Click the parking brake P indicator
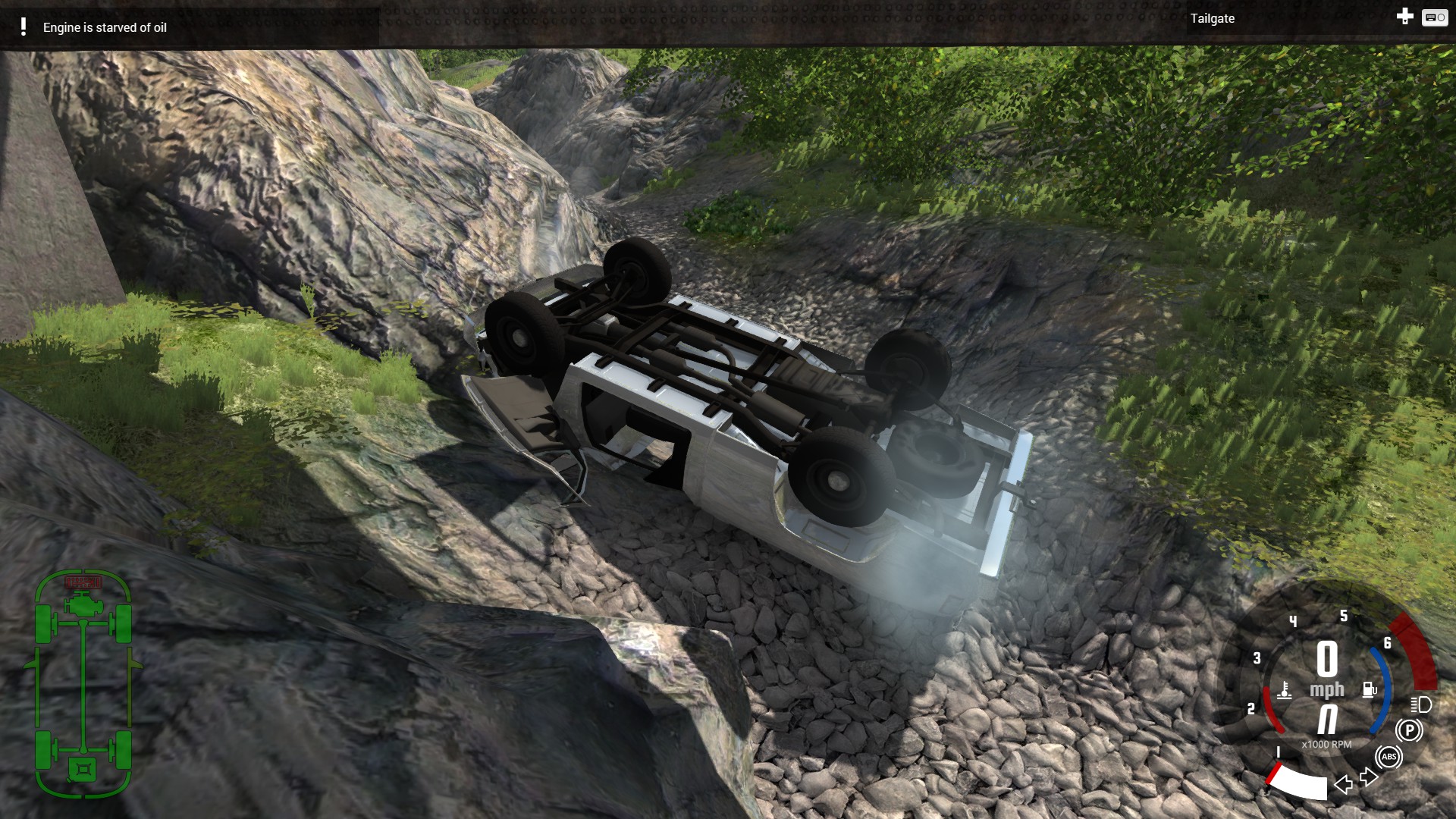The image size is (1456, 819). point(1410,729)
